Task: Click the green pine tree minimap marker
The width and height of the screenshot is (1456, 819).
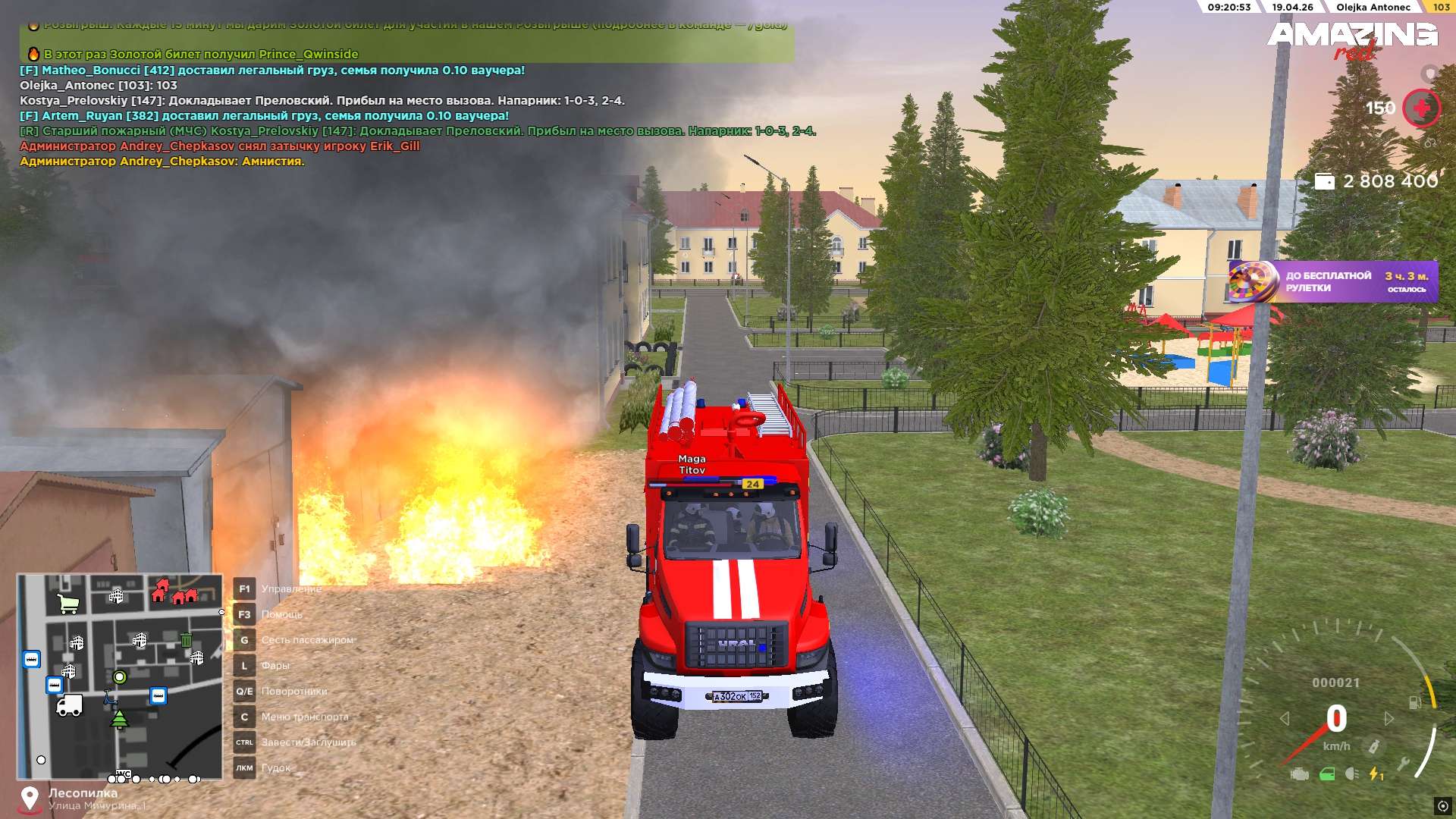Action: coord(120,719)
